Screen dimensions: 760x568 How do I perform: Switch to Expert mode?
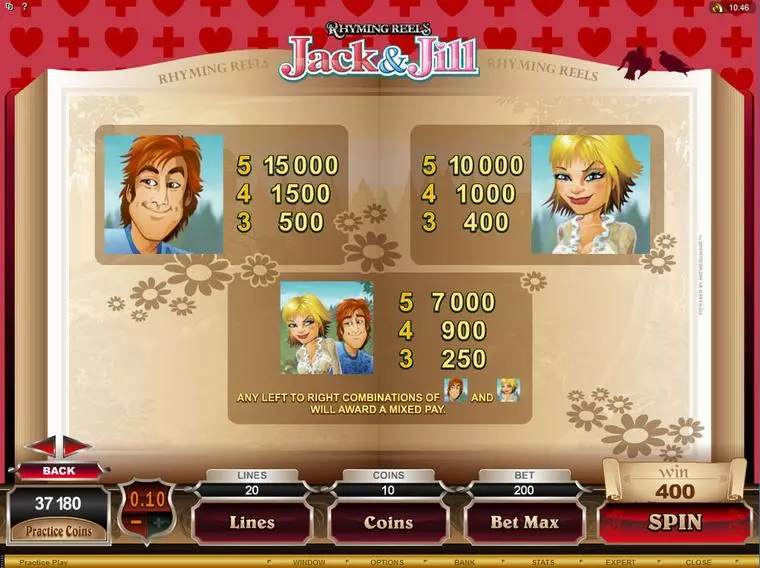(x=620, y=562)
